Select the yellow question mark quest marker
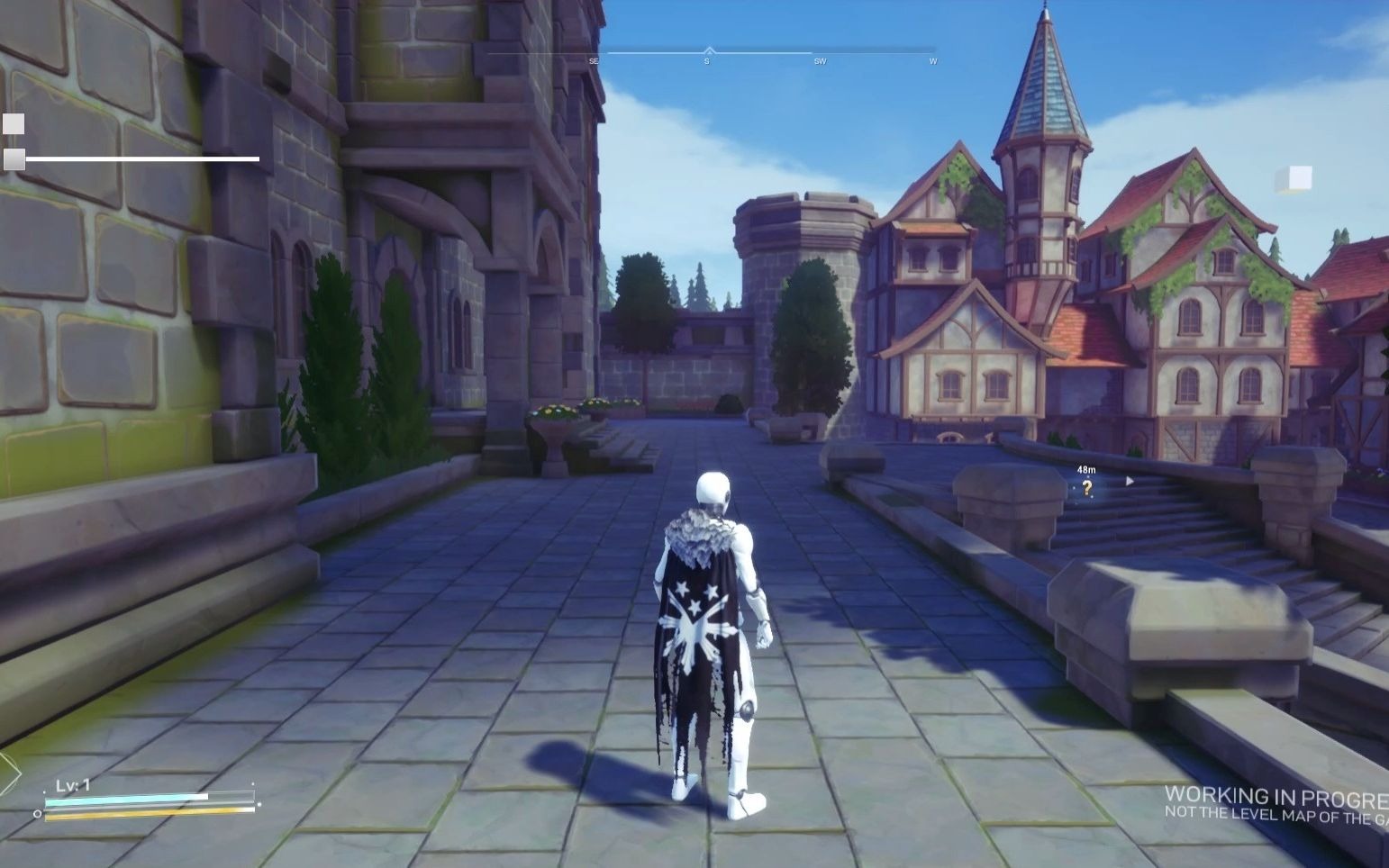 pos(1088,489)
